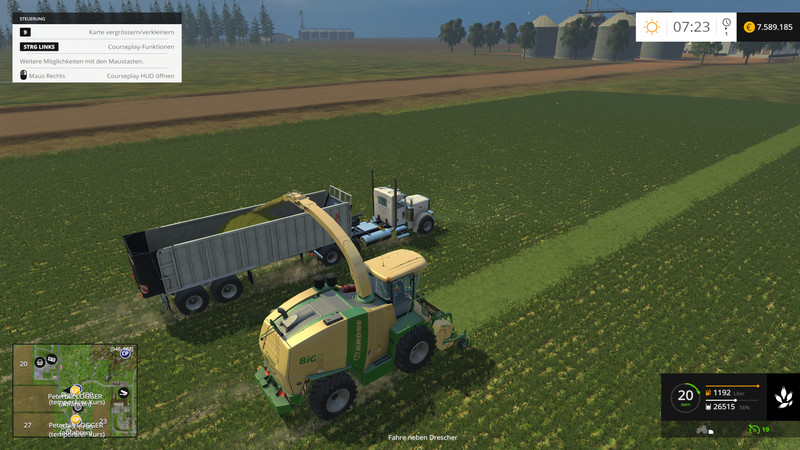
Task: Click the gold euro coin icon
Action: (749, 27)
